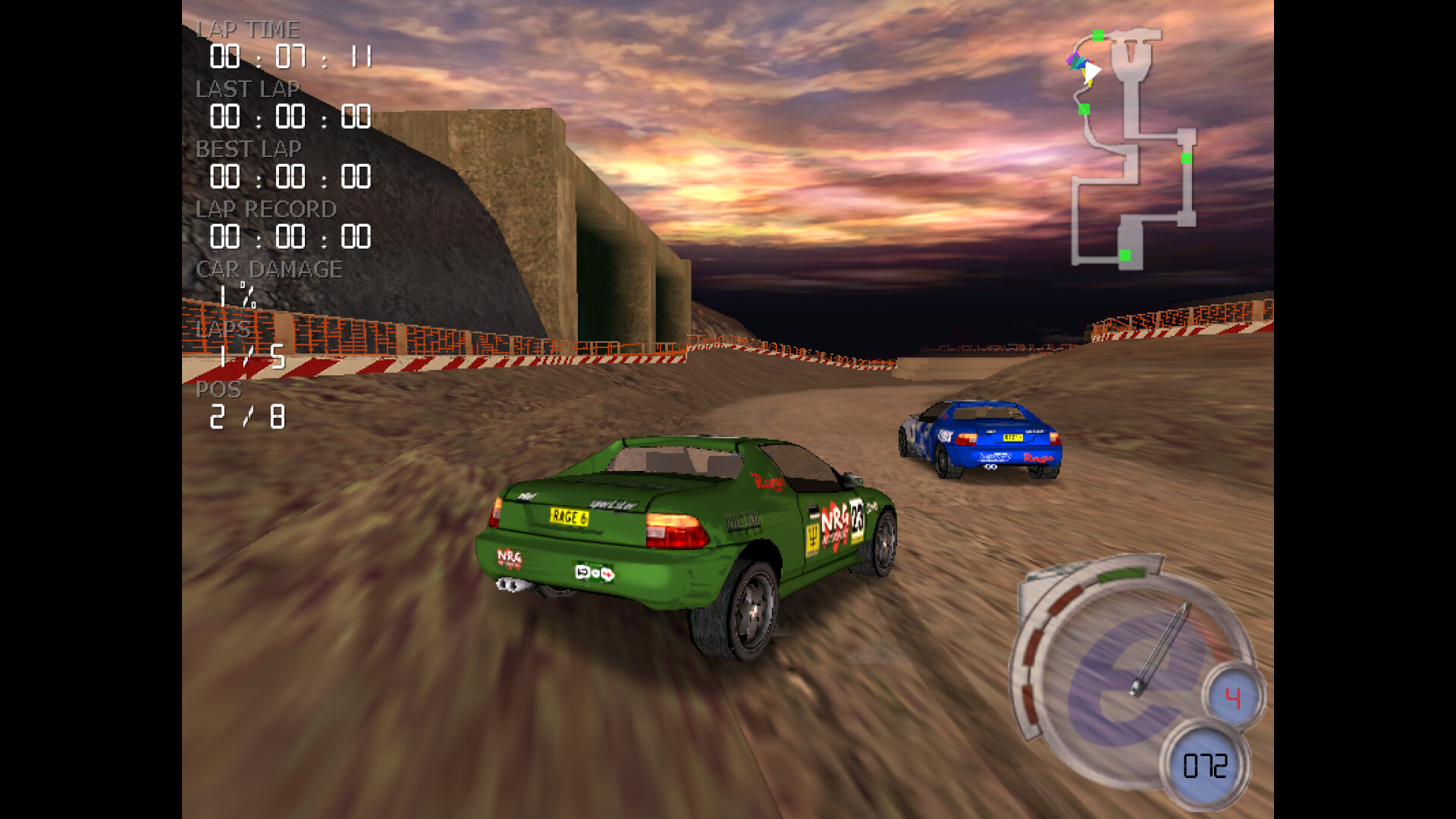Click the green checkpoint marker on the right map segment

coord(1186,158)
